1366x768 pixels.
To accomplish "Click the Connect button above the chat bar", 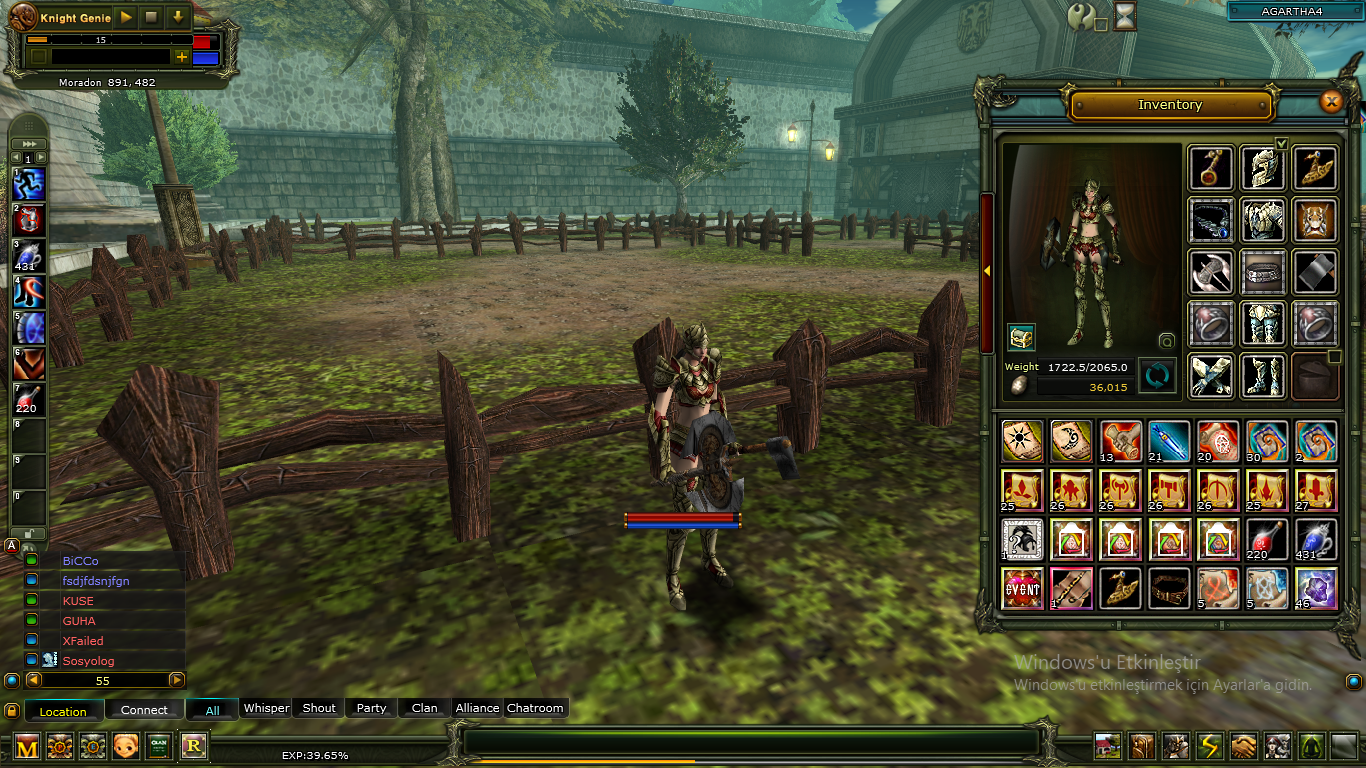I will click(144, 709).
